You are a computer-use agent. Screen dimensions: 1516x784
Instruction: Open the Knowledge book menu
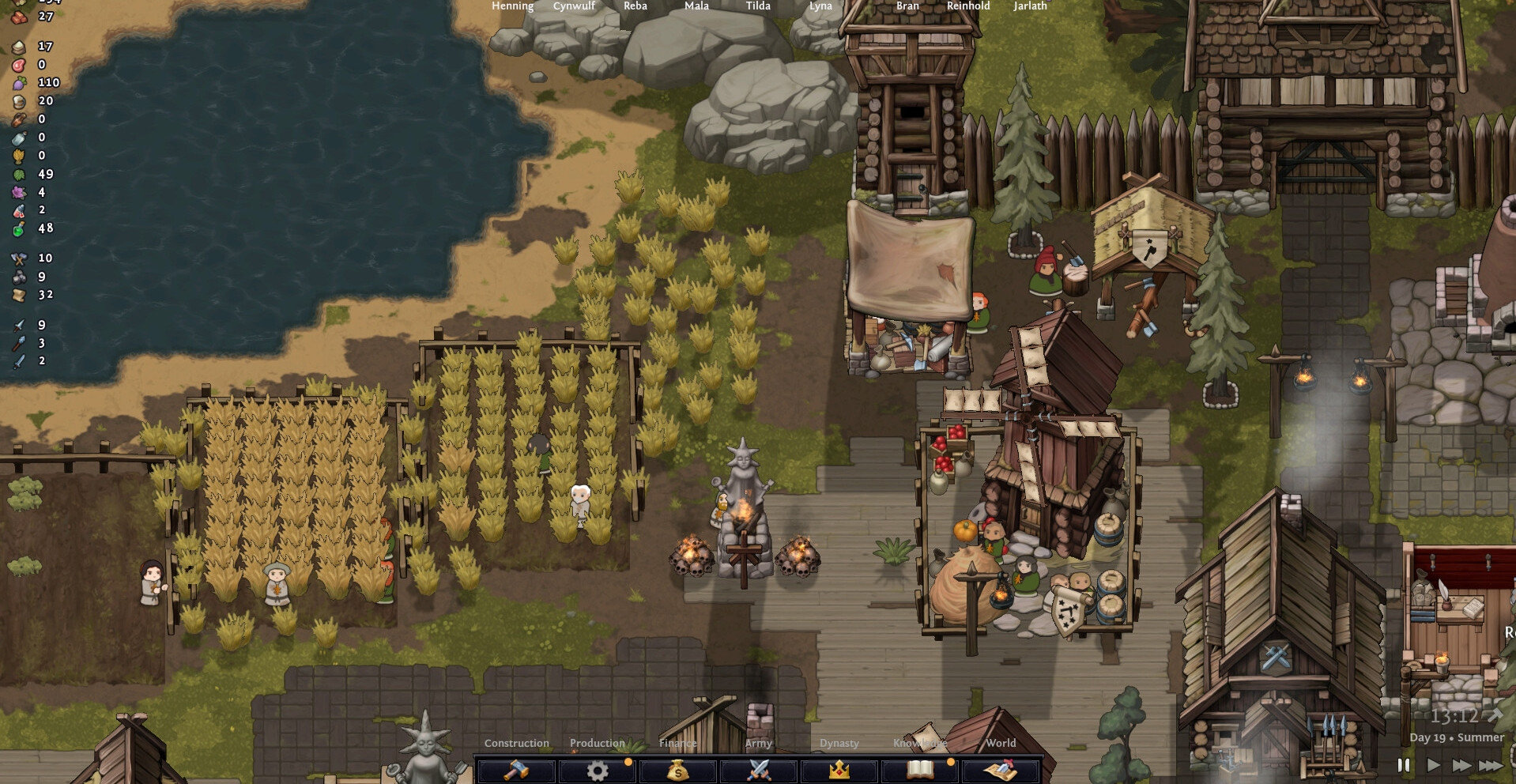[x=920, y=769]
